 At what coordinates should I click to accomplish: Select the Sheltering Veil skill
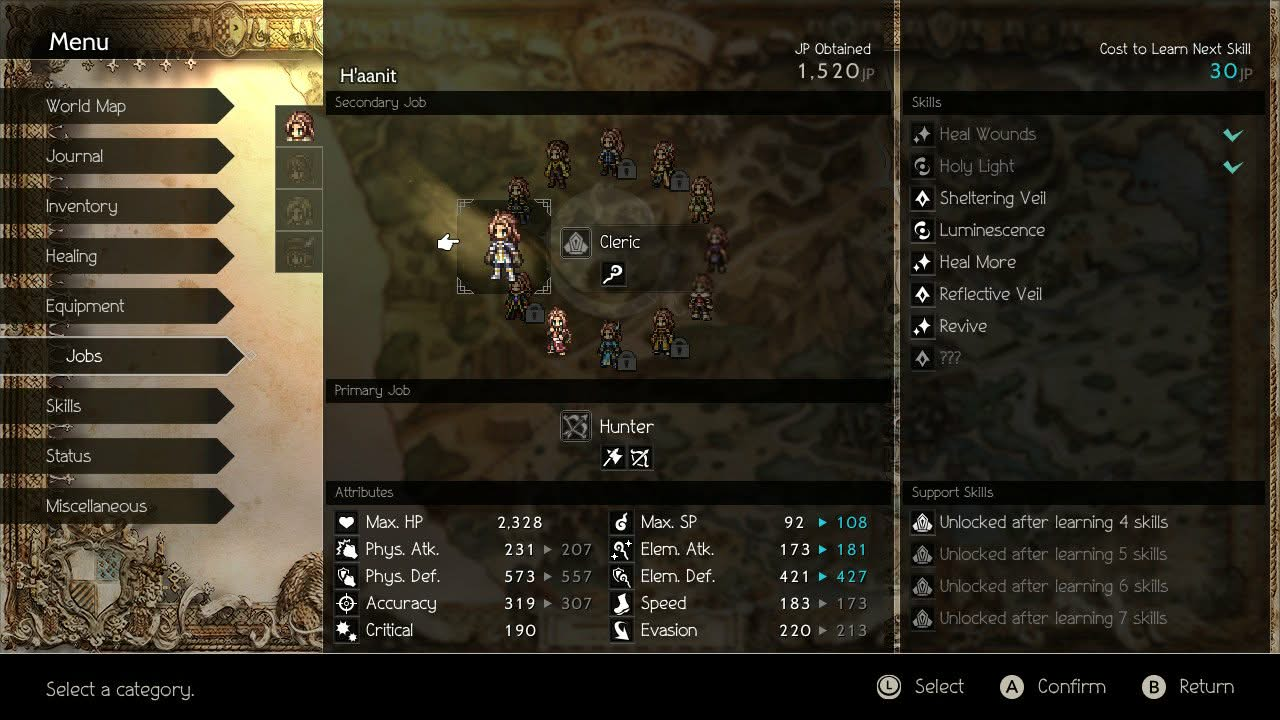tap(992, 198)
